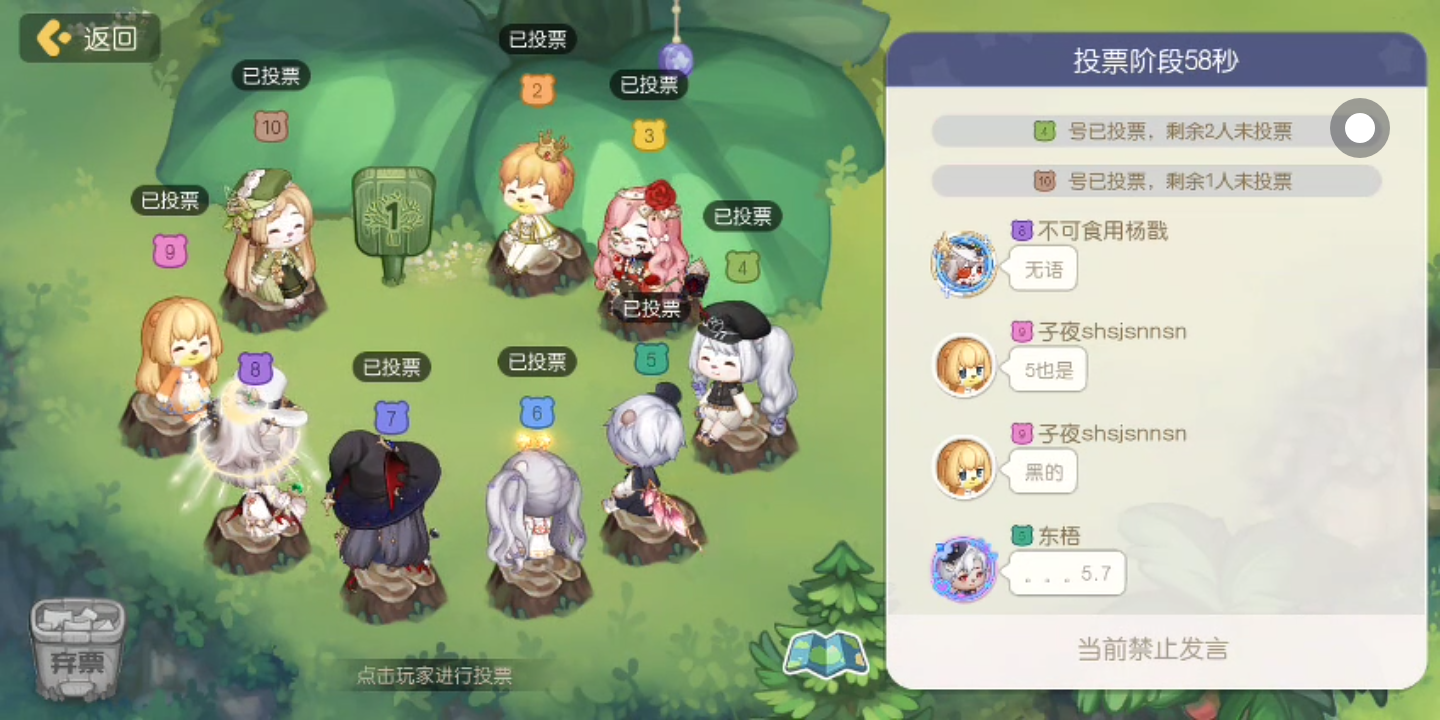The height and width of the screenshot is (720, 1440).
Task: Click 不可食用杨戬's avatar in chat
Action: click(x=962, y=265)
